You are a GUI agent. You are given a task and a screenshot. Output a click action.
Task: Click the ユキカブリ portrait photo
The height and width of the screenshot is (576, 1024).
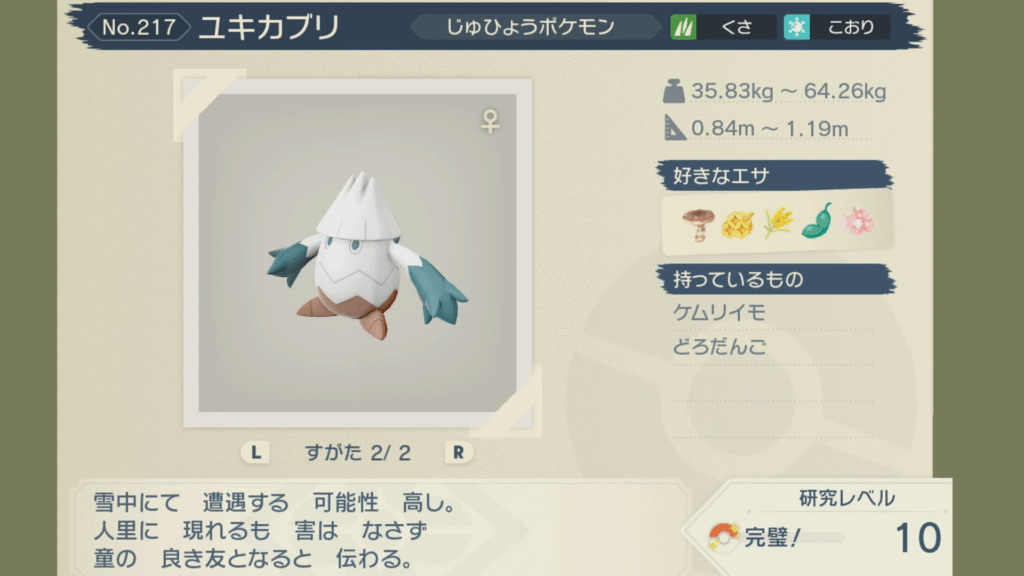pos(357,253)
